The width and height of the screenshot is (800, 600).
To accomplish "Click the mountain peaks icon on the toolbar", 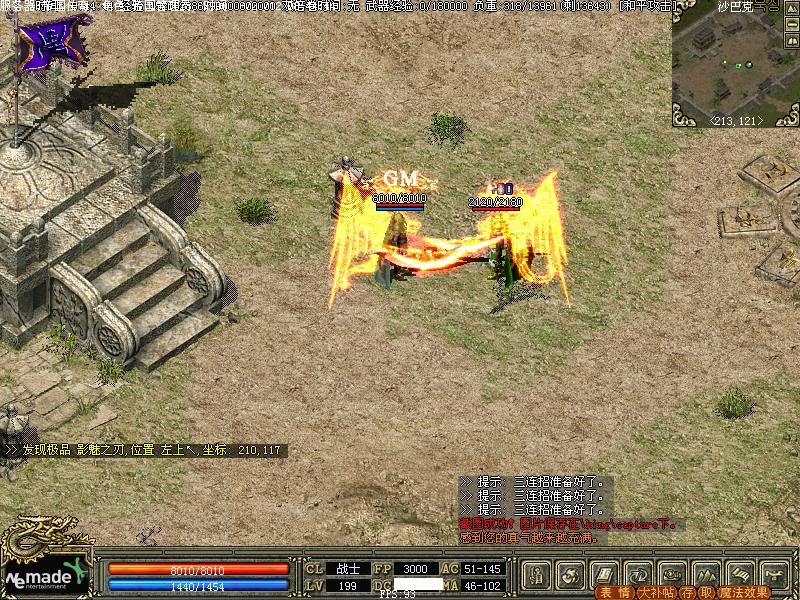I will coord(706,574).
